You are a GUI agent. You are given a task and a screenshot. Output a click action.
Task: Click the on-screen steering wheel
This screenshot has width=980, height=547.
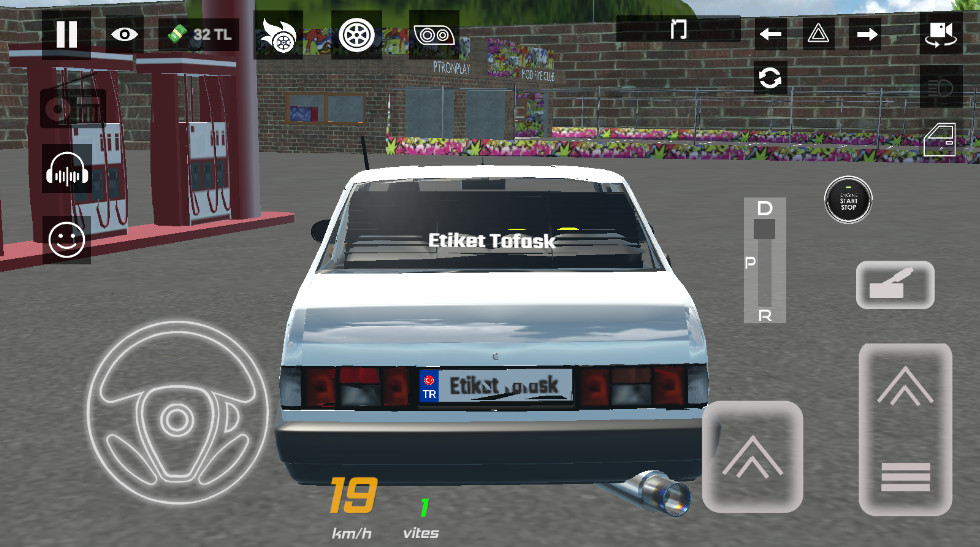coord(178,410)
